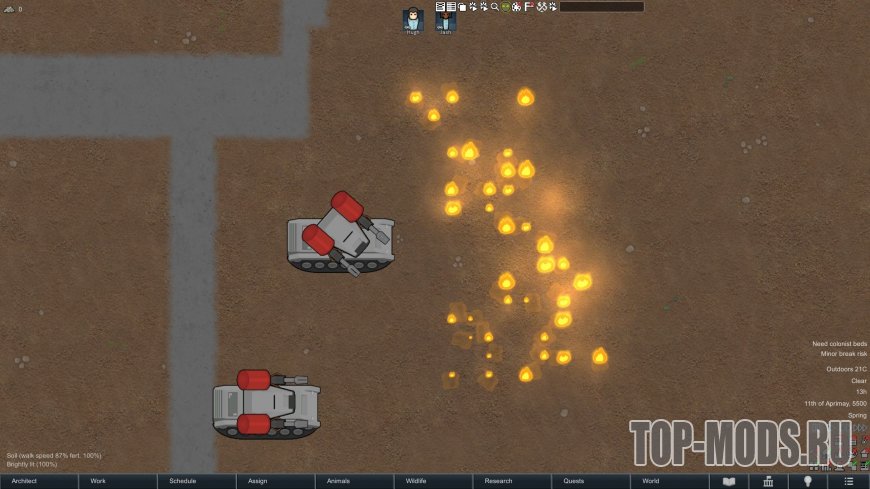This screenshot has height=489, width=870.
Task: Click the magnifying glass search icon
Action: [x=494, y=7]
